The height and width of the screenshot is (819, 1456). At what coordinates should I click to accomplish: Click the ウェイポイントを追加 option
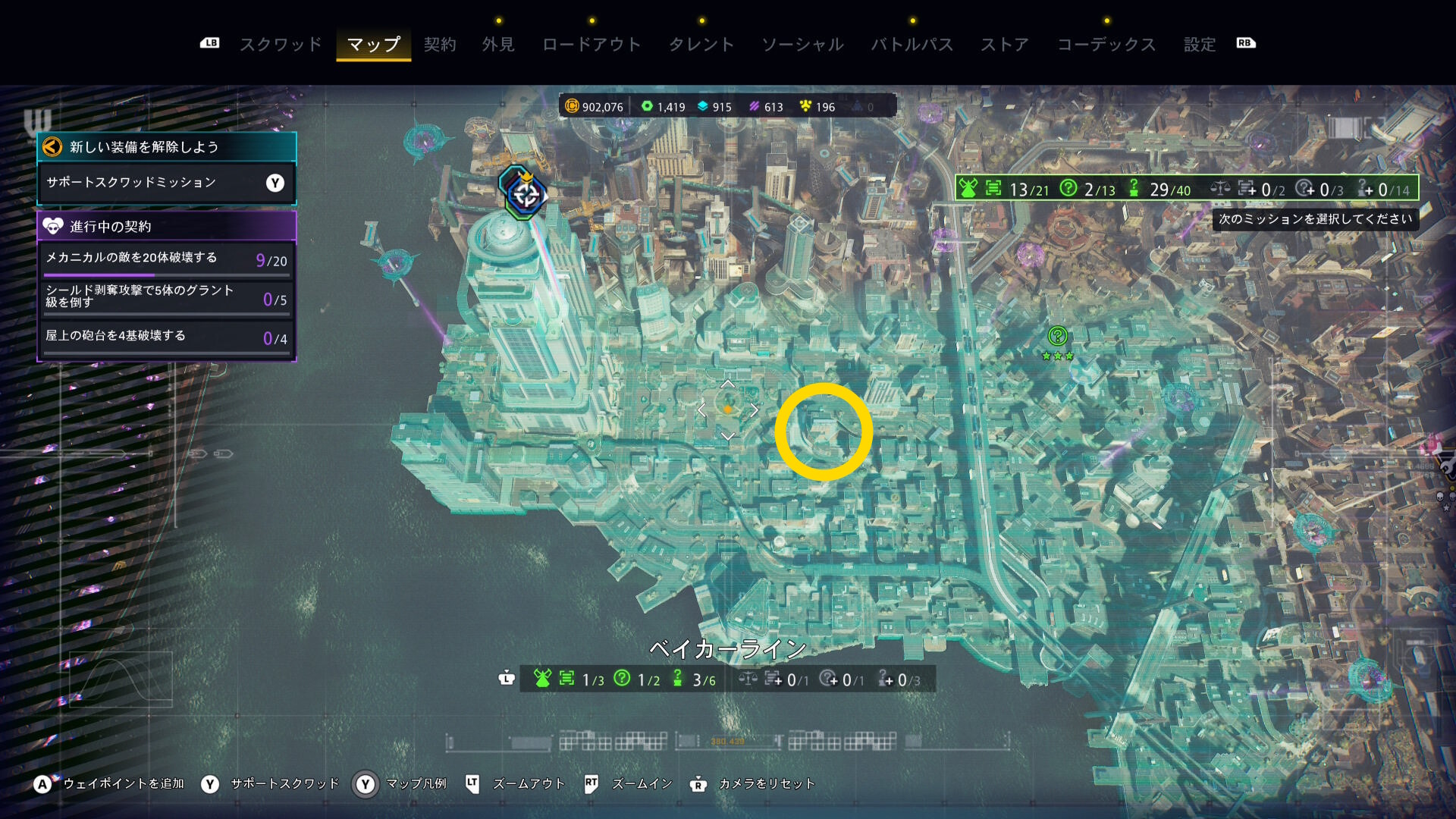[123, 784]
